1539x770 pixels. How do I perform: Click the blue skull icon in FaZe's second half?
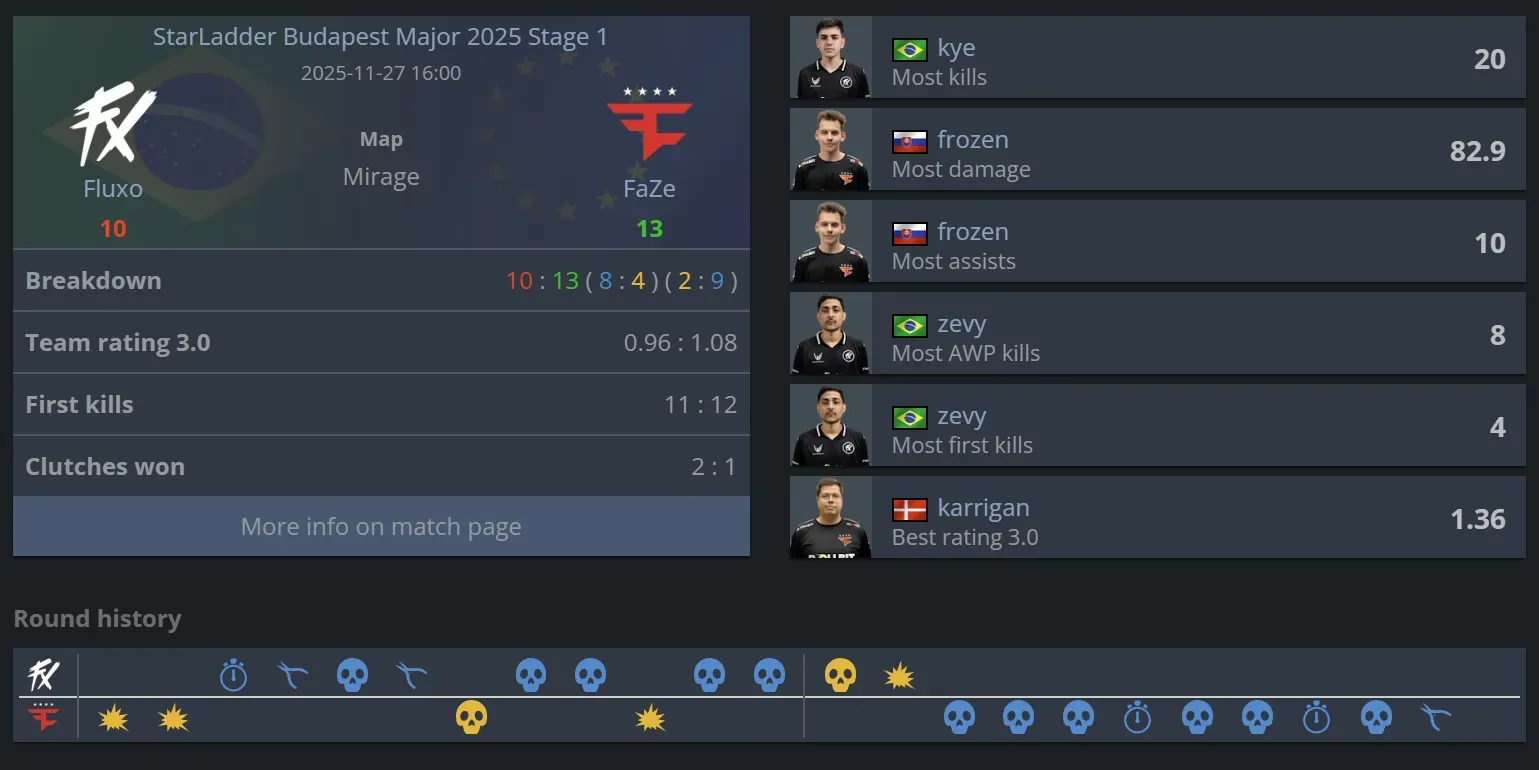tap(959, 718)
